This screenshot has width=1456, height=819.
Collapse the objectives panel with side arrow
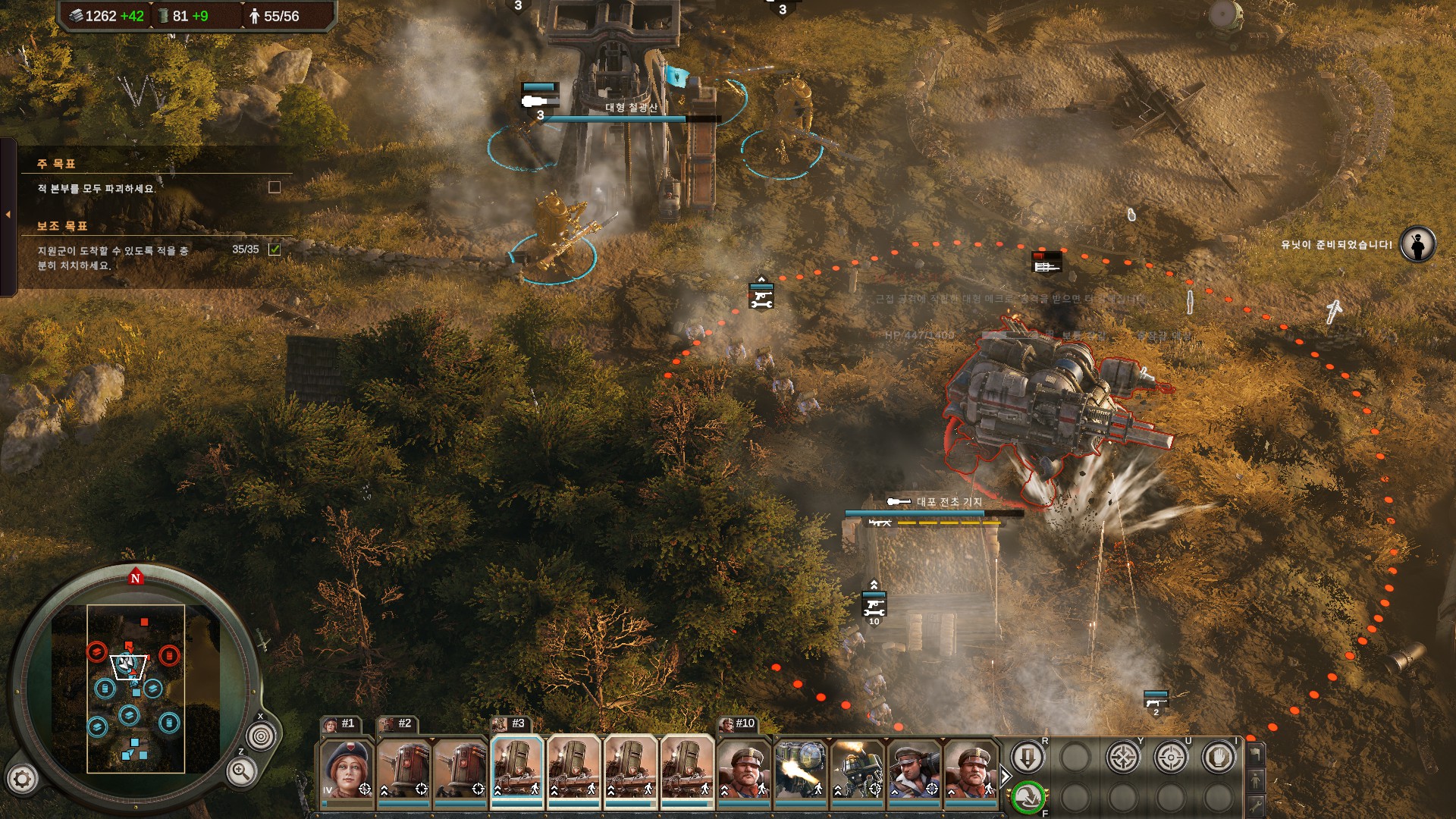point(8,215)
